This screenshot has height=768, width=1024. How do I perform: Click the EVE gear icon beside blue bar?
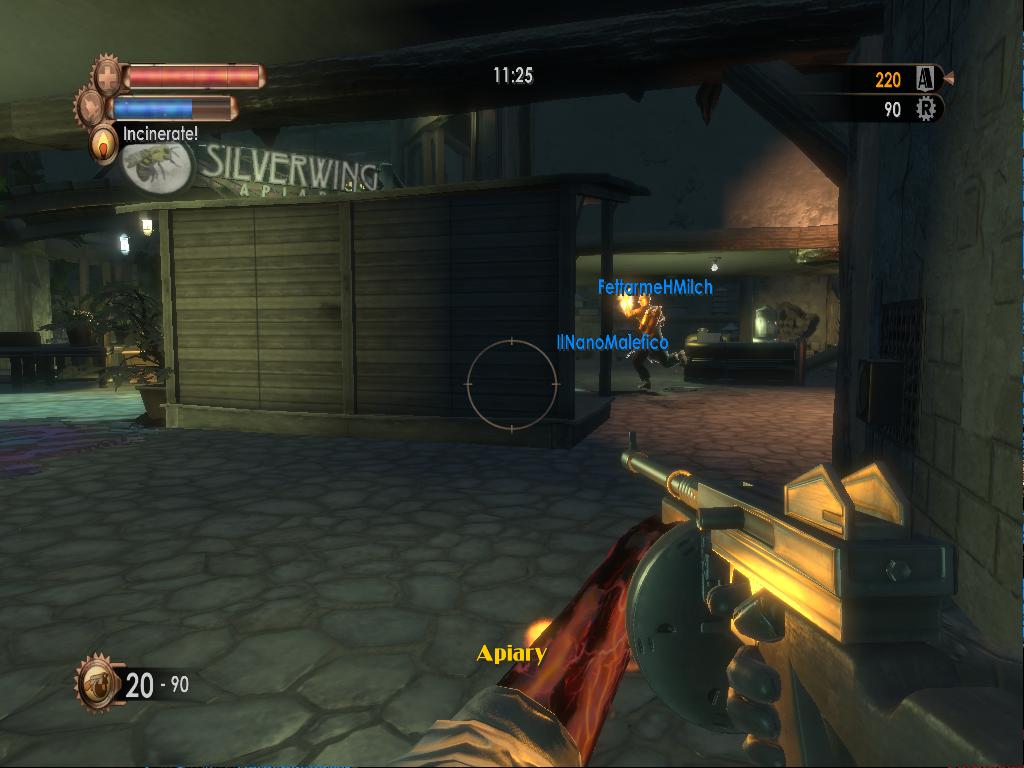click(x=93, y=107)
